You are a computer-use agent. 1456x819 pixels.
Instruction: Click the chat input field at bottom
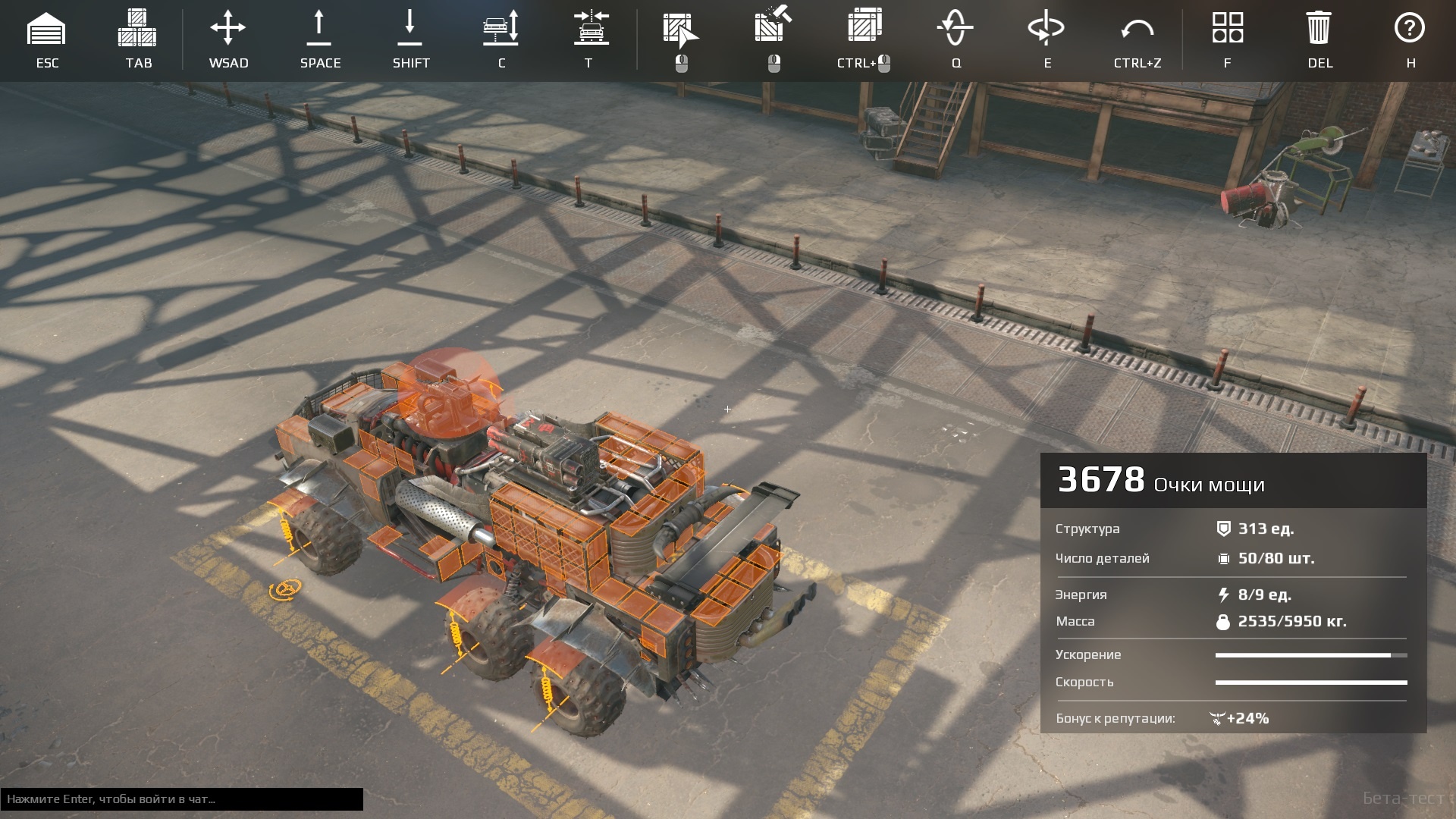click(x=182, y=799)
